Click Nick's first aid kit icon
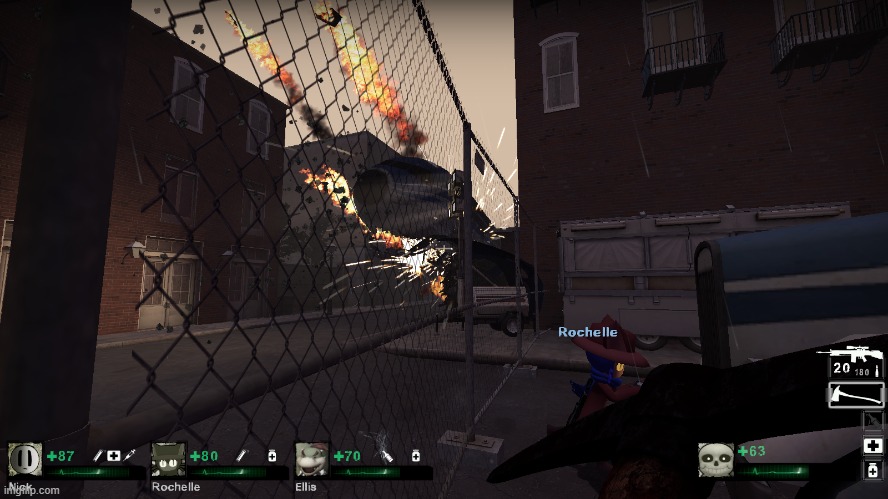The height and width of the screenshot is (499, 888). click(115, 456)
